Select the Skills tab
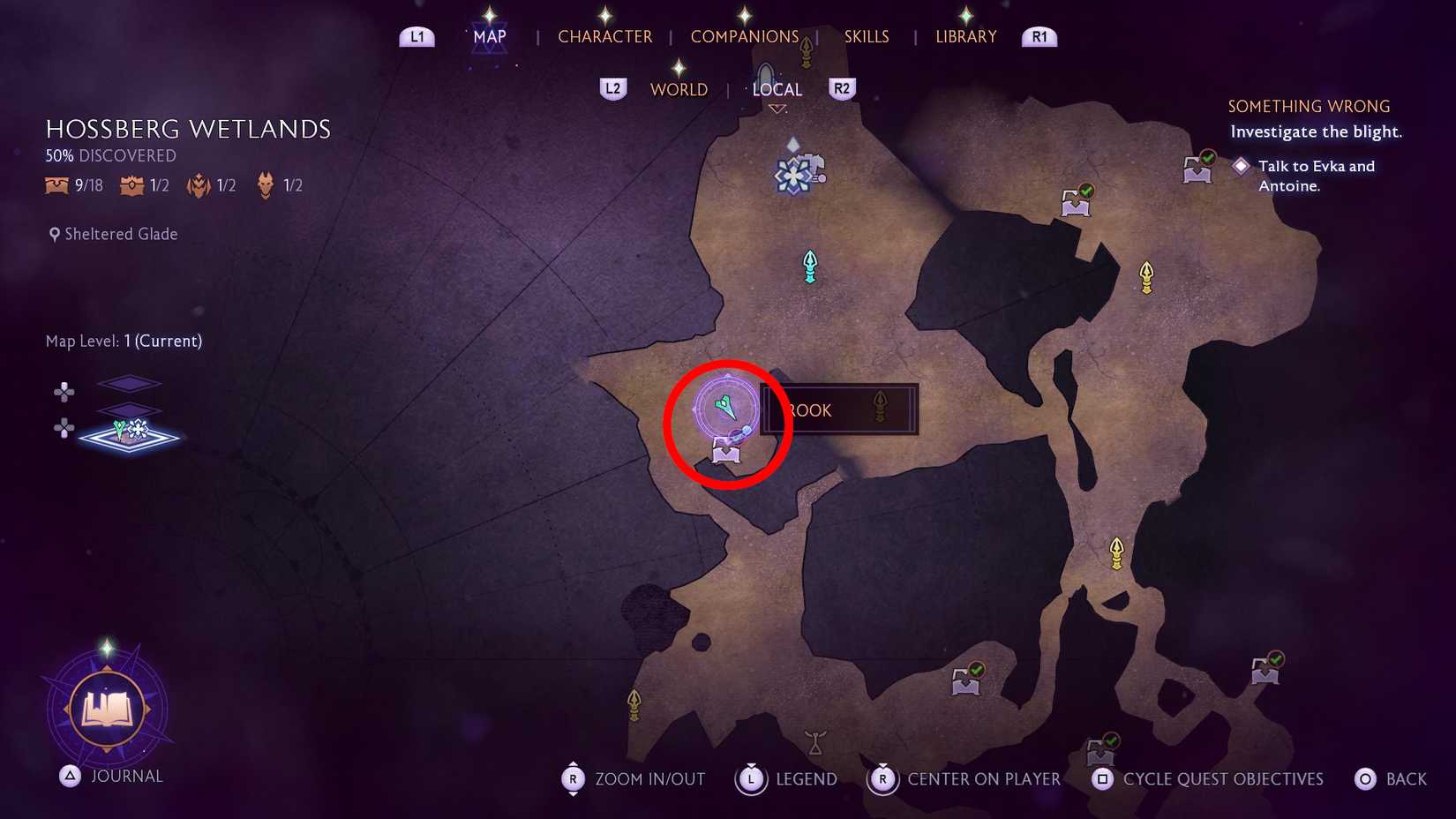This screenshot has height=819, width=1456. click(x=866, y=37)
